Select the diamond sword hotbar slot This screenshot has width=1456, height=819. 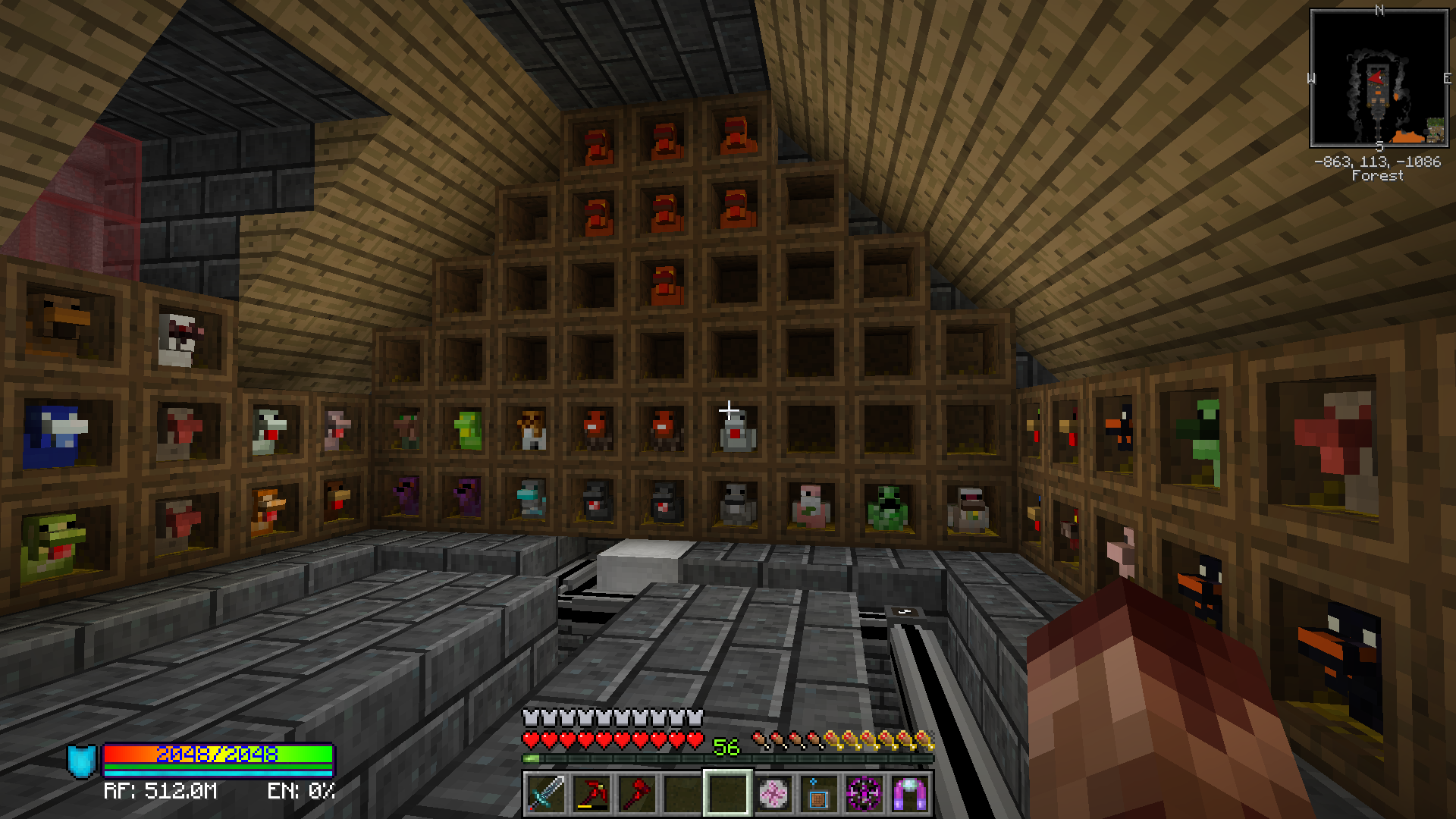[546, 793]
